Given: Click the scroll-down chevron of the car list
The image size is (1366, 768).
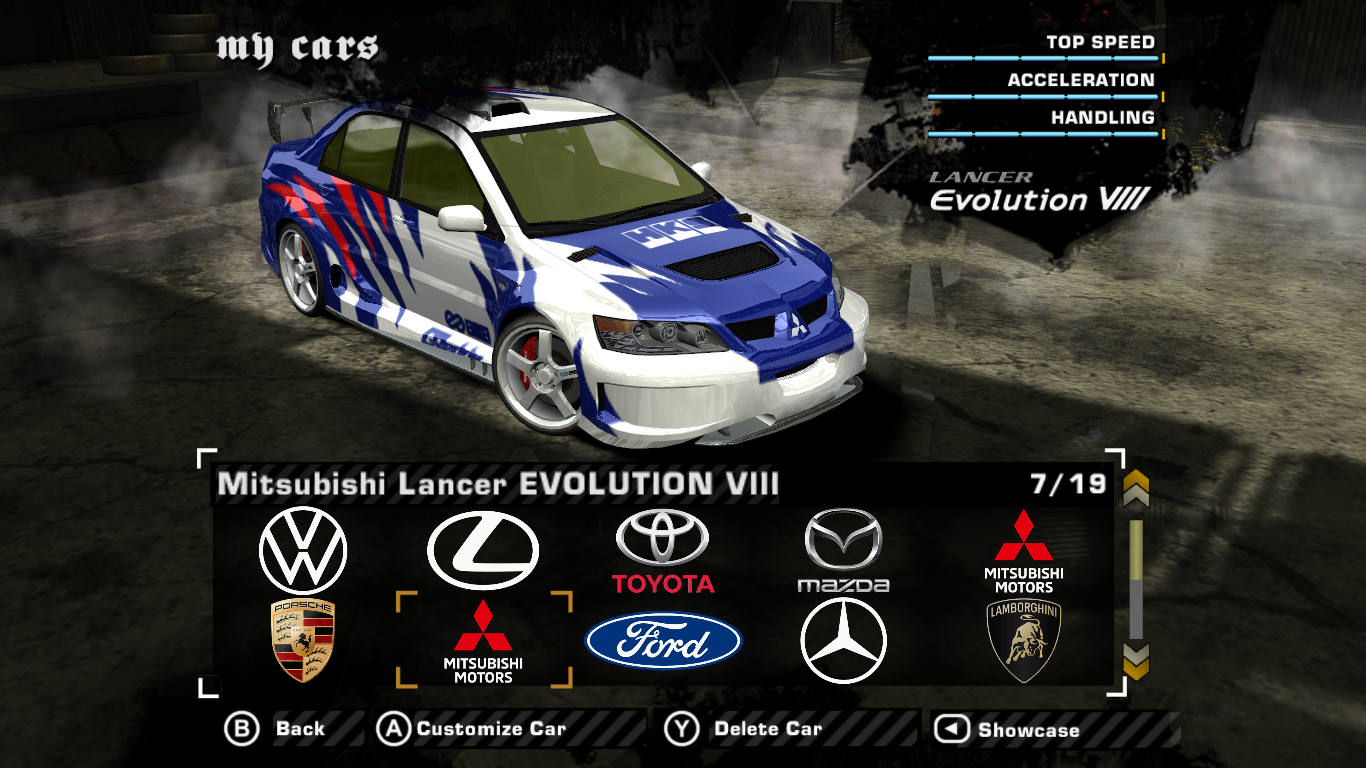Looking at the screenshot, I should tap(1136, 660).
